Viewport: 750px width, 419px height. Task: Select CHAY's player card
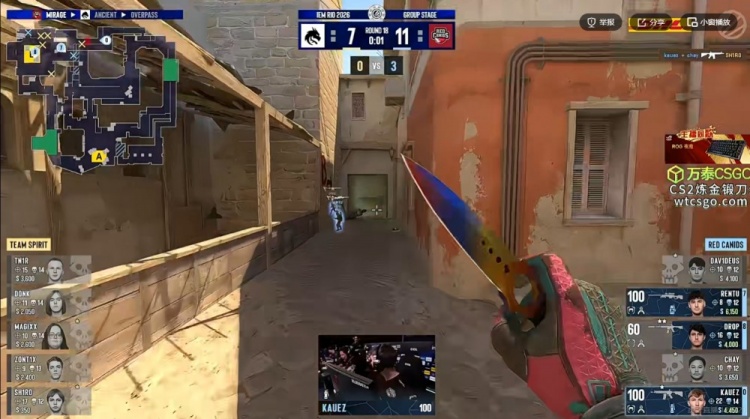tap(705, 368)
